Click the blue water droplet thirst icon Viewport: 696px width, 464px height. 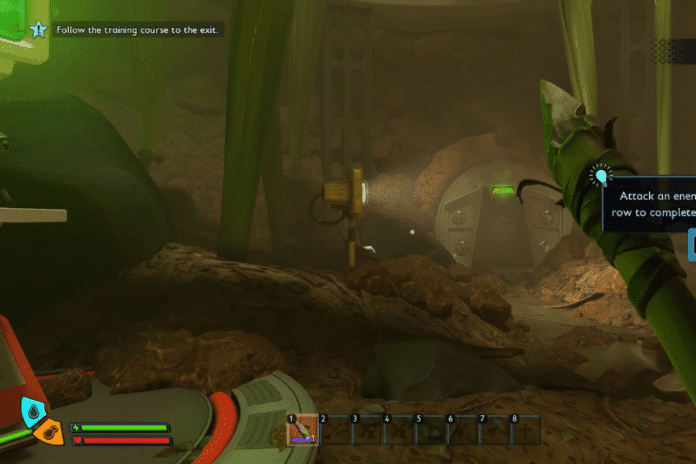pyautogui.click(x=33, y=411)
